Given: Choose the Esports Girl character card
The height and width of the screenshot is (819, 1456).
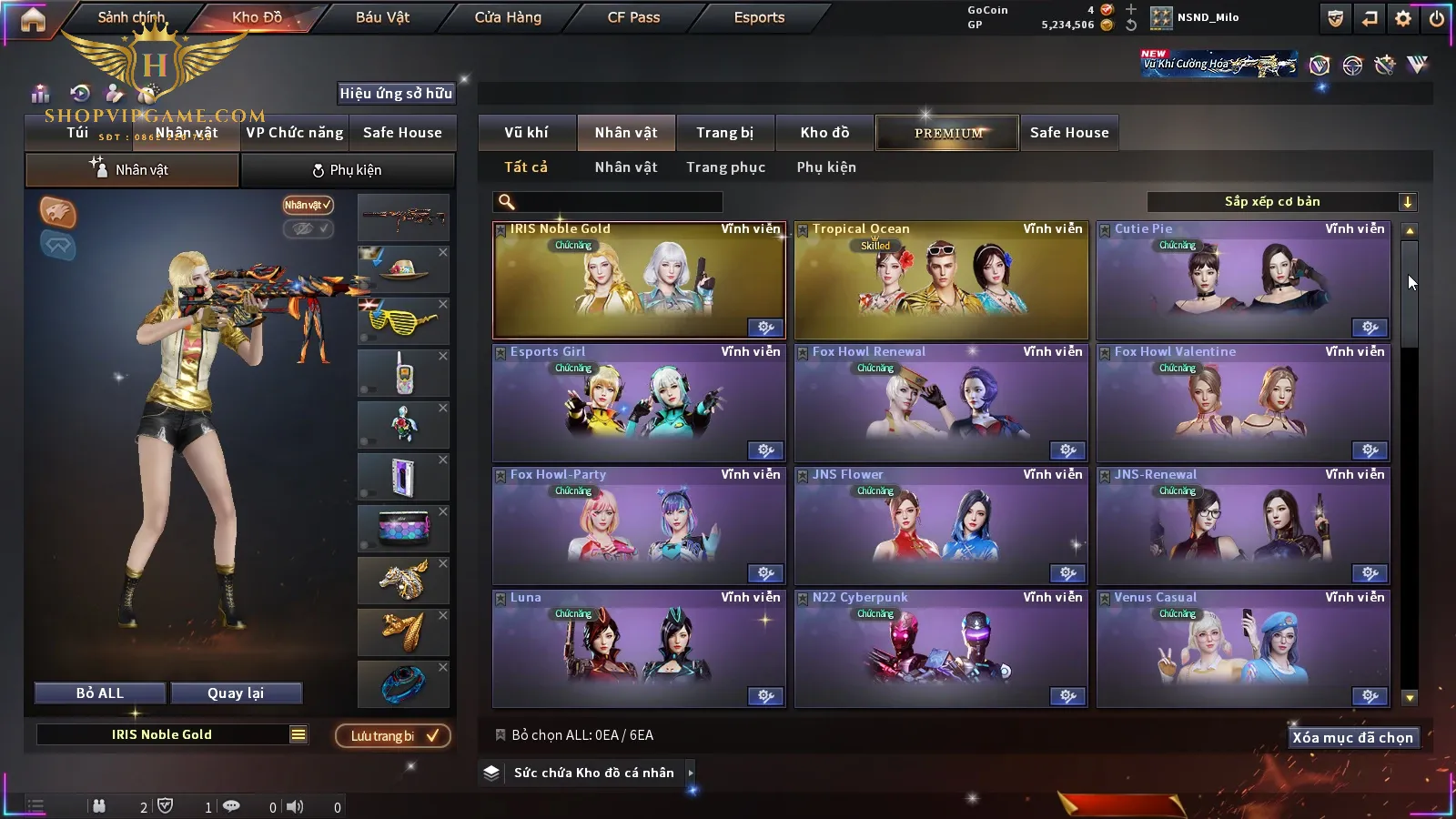Looking at the screenshot, I should pos(638,405).
